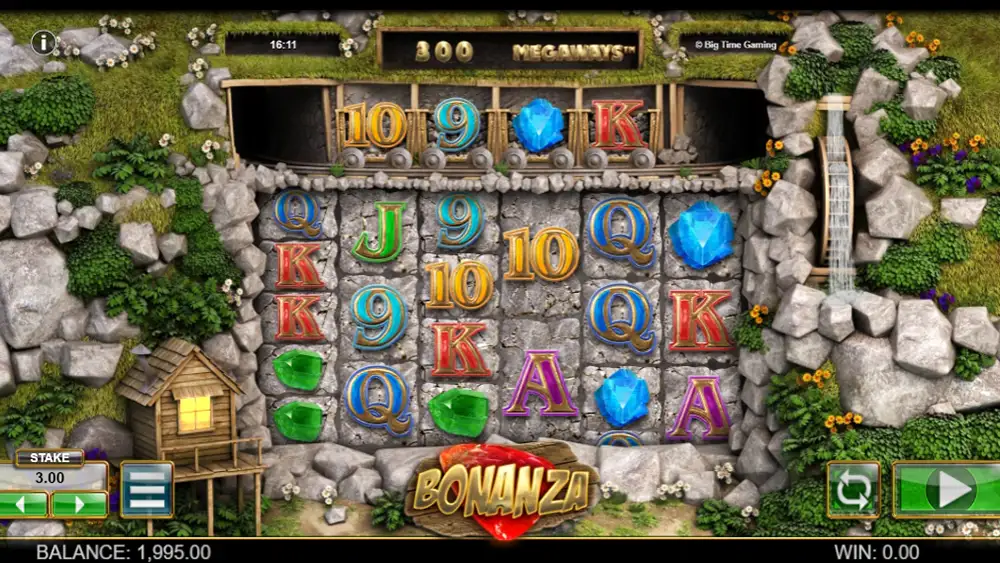This screenshot has width=1000, height=563.
Task: Spin the reels with the green play button
Action: pyautogui.click(x=946, y=489)
